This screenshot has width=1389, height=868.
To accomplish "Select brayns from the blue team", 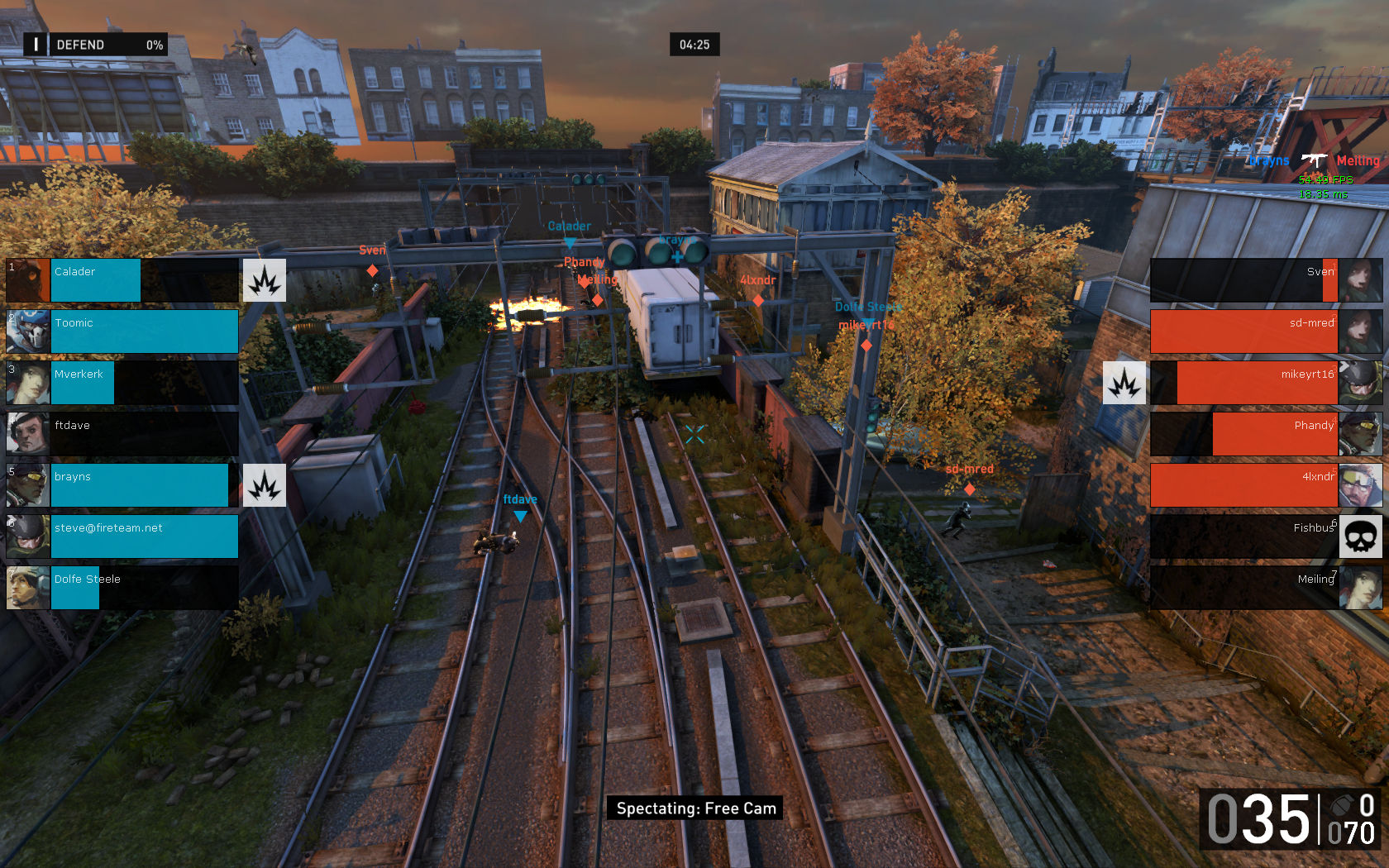I will tap(122, 485).
